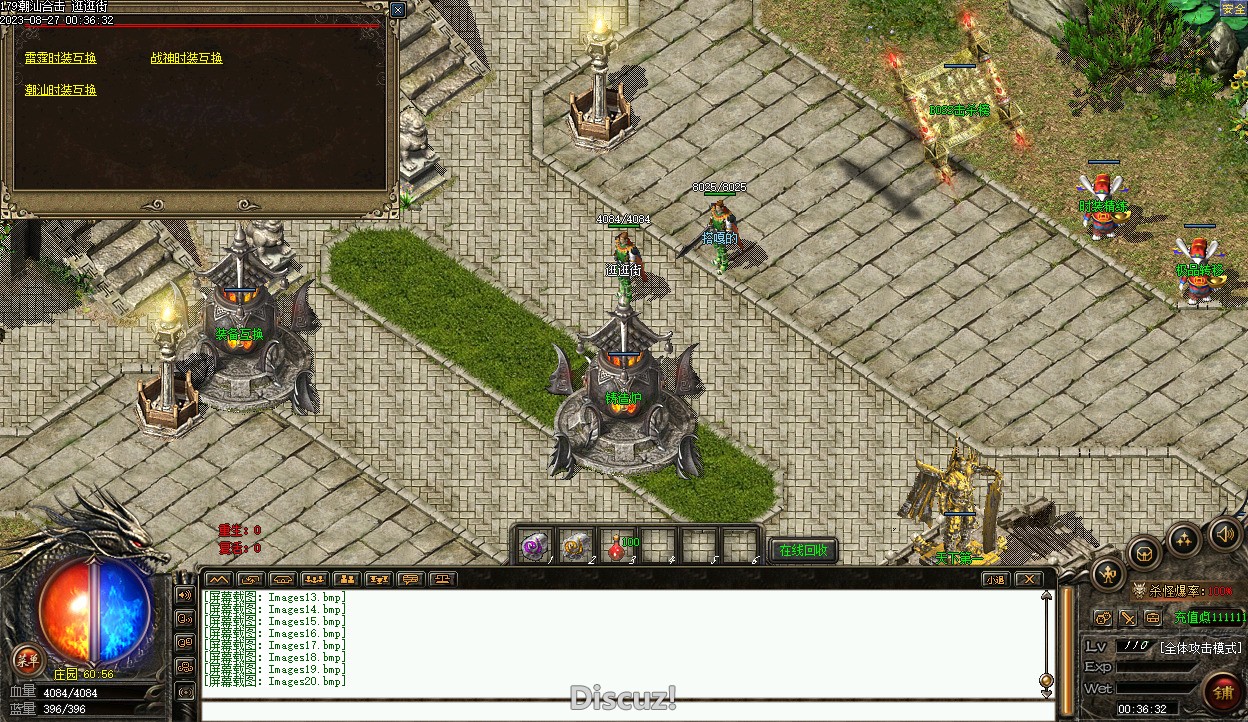Viewport: 1248px width, 722px height.
Task: Open the character equipment round button
Action: click(1109, 574)
